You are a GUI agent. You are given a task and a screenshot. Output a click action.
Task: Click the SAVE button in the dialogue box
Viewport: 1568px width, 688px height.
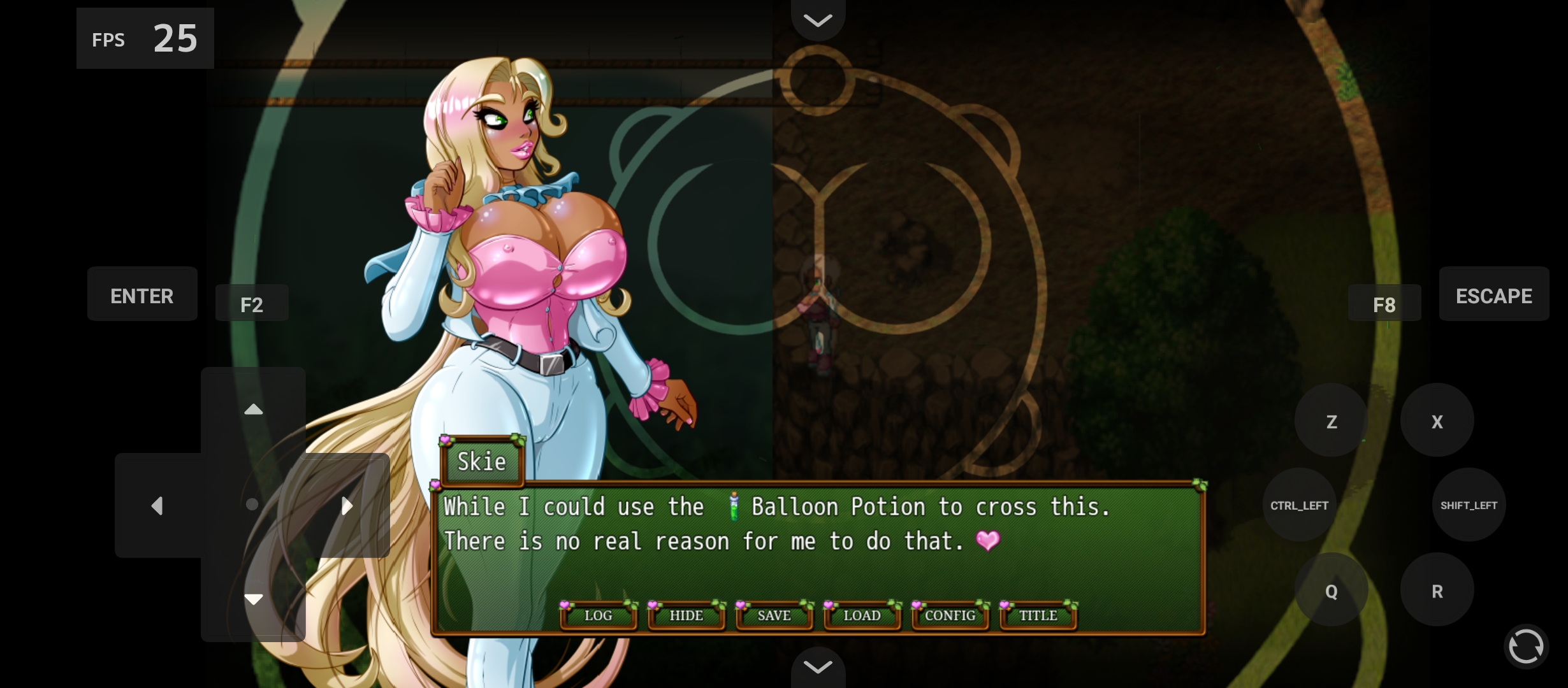[x=774, y=615]
